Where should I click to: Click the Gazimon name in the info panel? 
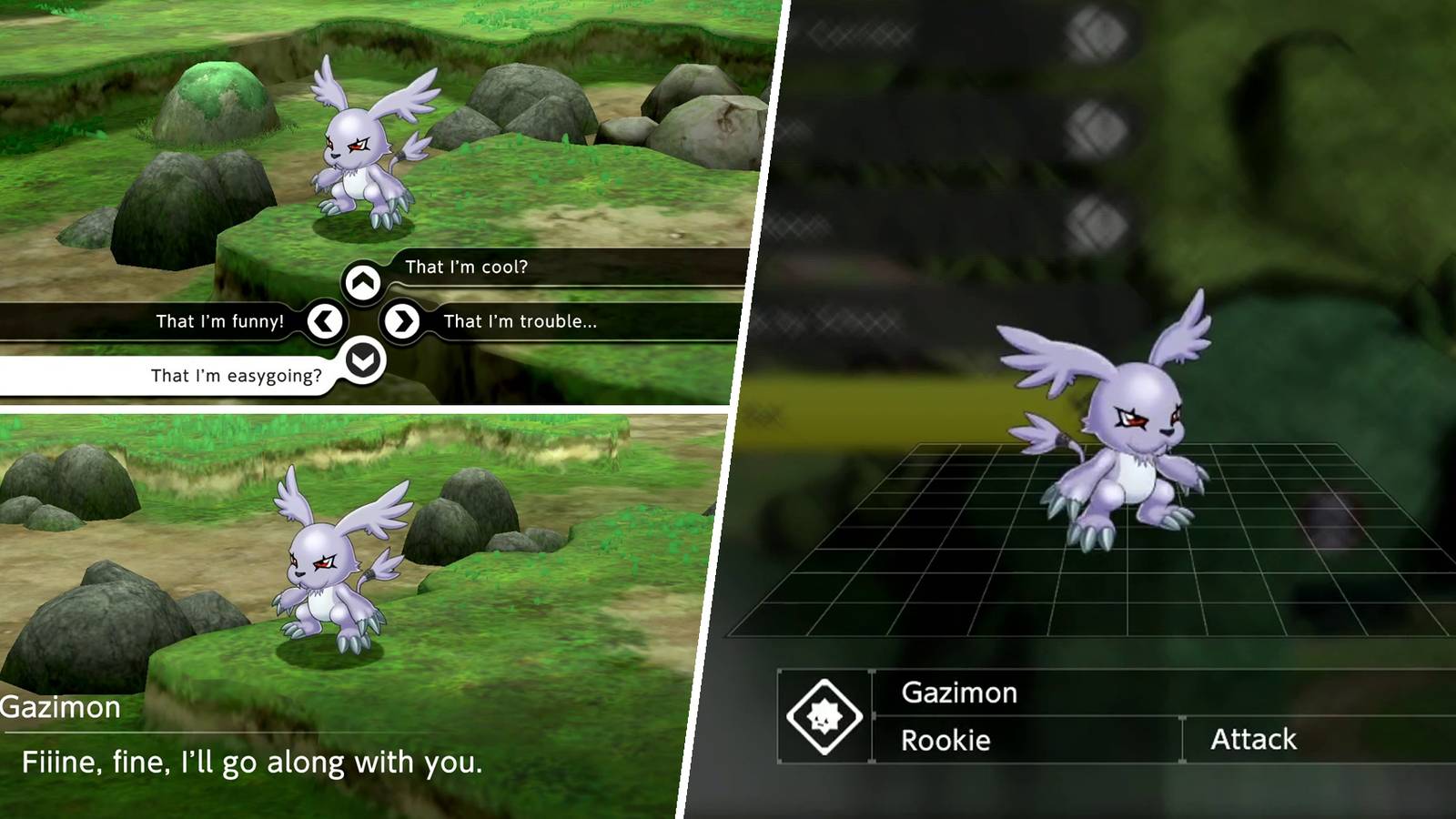click(x=959, y=693)
